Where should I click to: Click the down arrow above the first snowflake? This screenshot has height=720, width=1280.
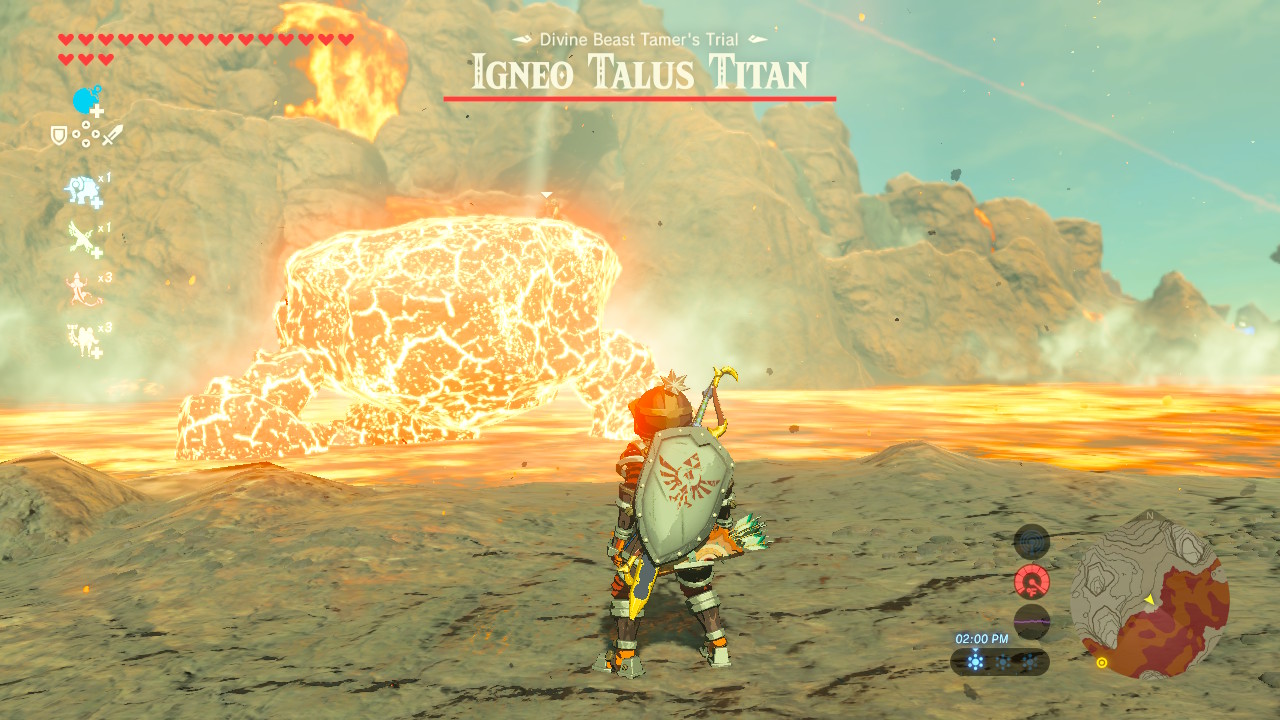click(976, 650)
